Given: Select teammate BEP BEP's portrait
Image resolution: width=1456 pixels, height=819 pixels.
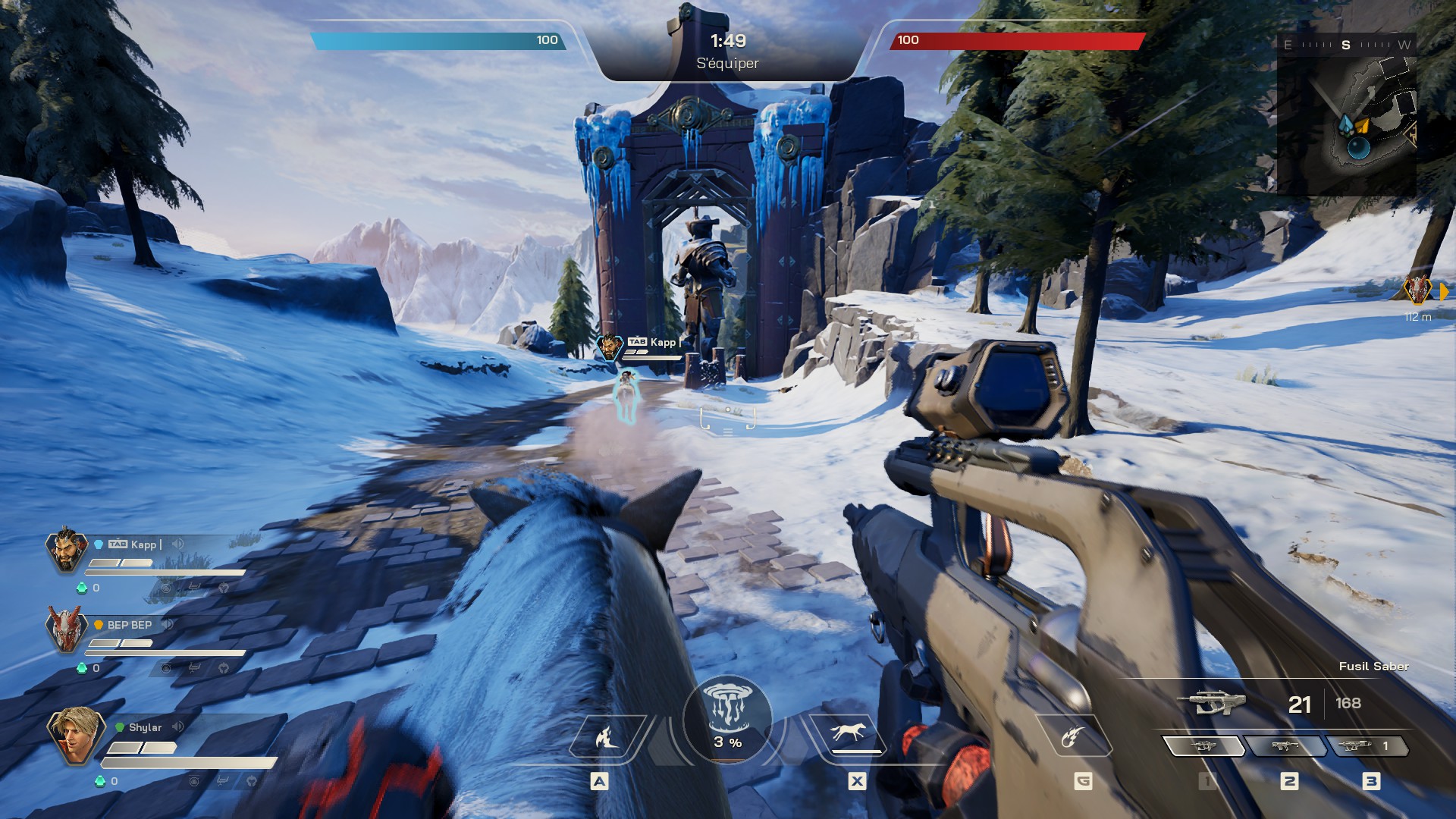Looking at the screenshot, I should pyautogui.click(x=65, y=629).
